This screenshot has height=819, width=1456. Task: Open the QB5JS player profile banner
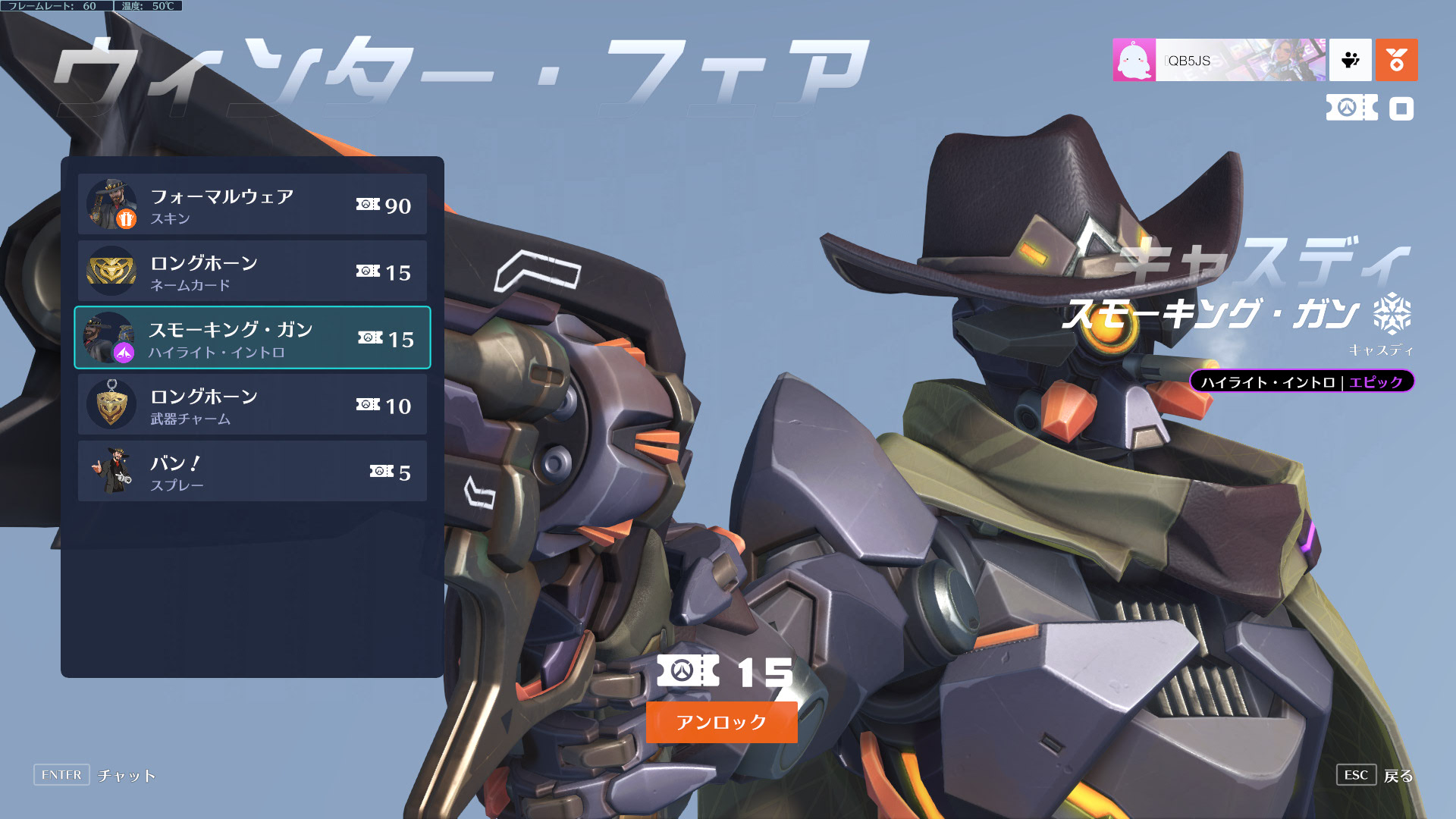[x=1219, y=60]
